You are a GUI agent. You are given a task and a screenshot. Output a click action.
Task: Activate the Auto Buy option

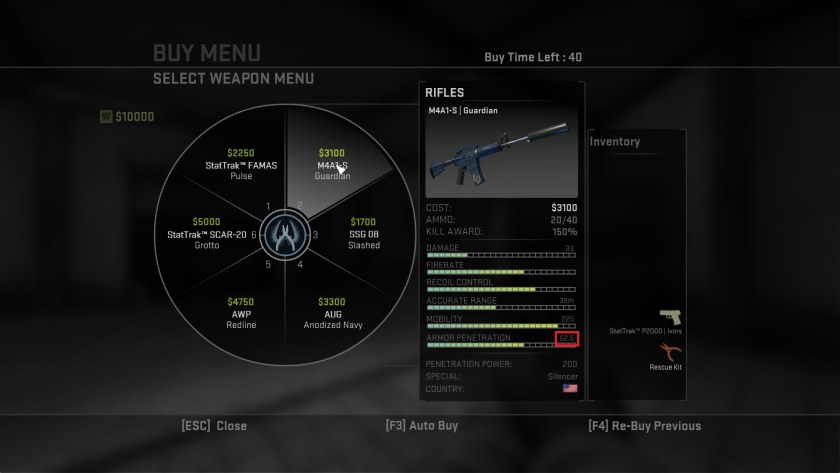coord(421,425)
